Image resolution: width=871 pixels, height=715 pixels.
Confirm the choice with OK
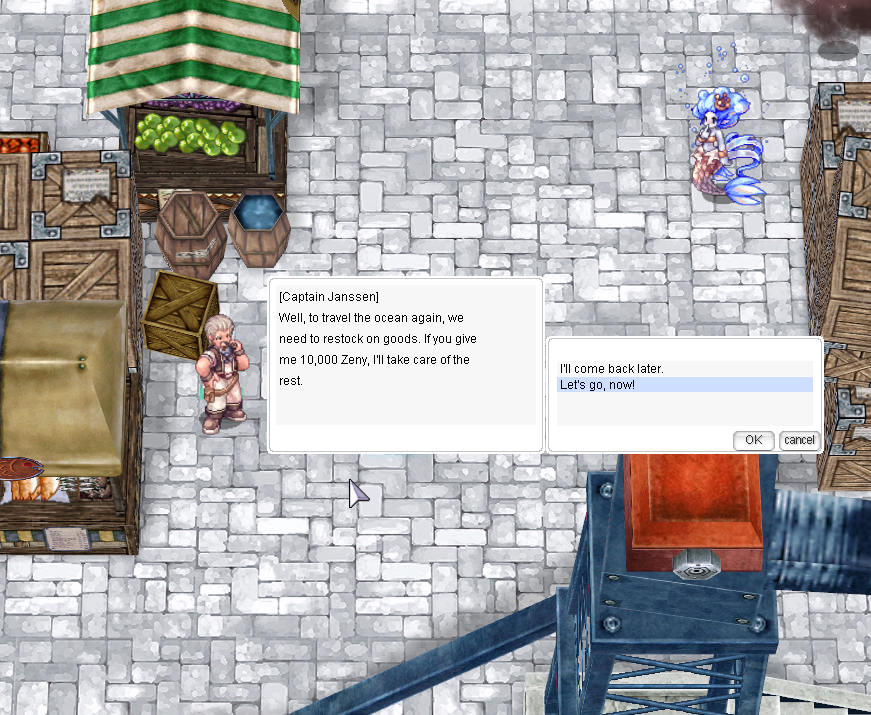tap(753, 440)
